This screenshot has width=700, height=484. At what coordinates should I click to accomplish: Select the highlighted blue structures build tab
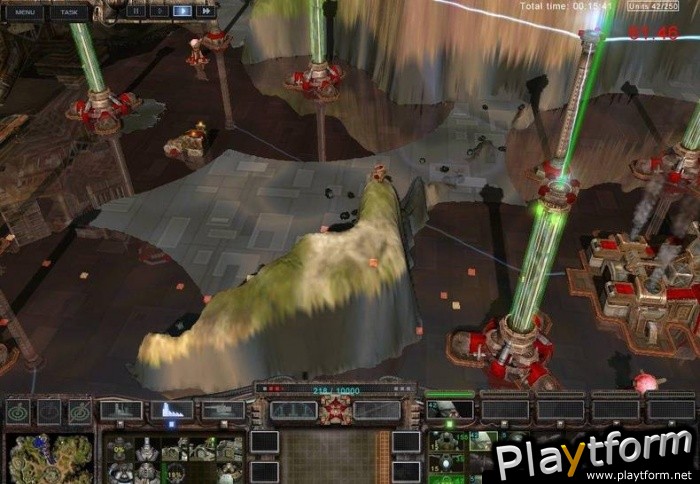click(x=171, y=410)
